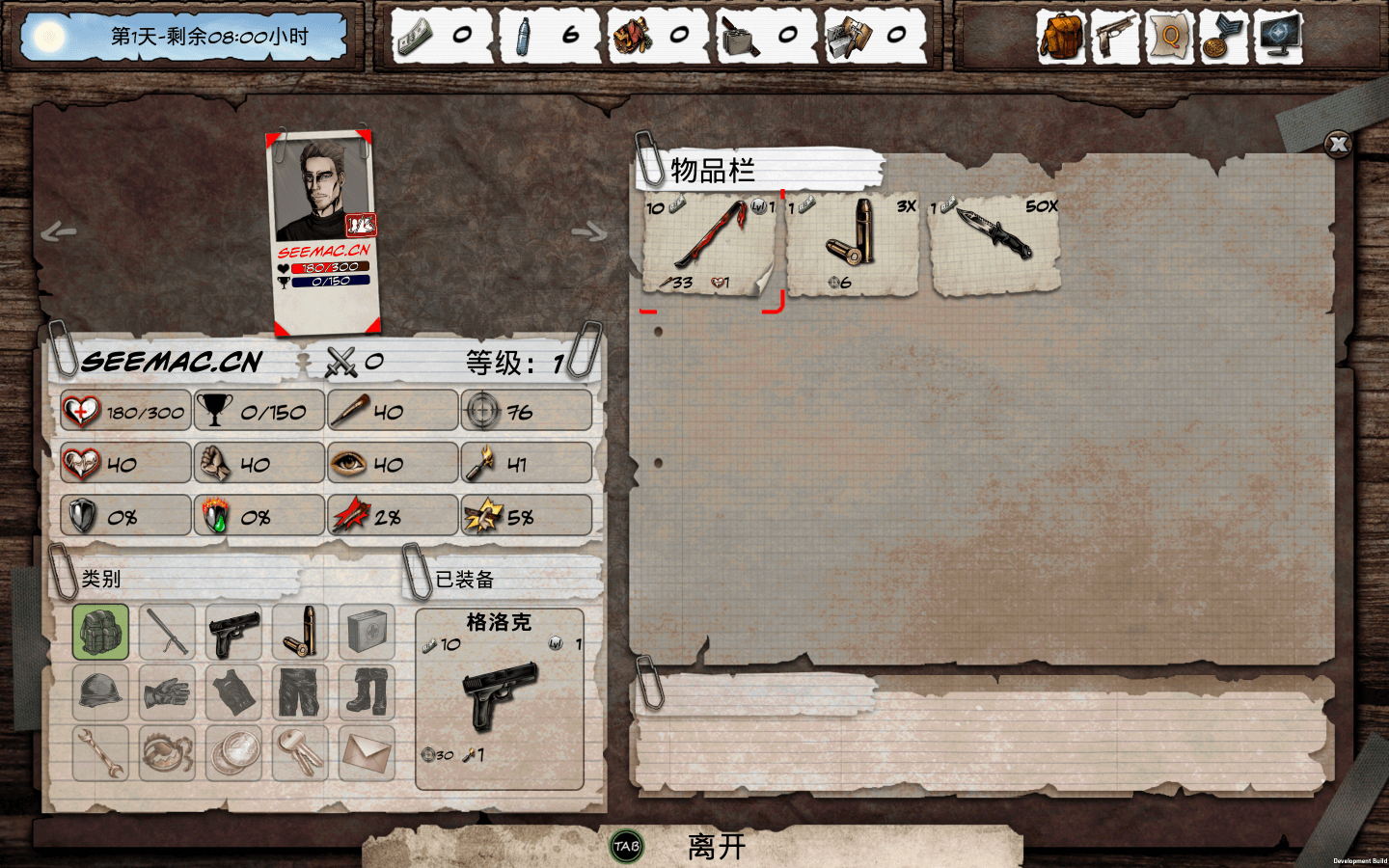The width and height of the screenshot is (1389, 868).
Task: Filter by keys category
Action: pyautogui.click(x=300, y=752)
